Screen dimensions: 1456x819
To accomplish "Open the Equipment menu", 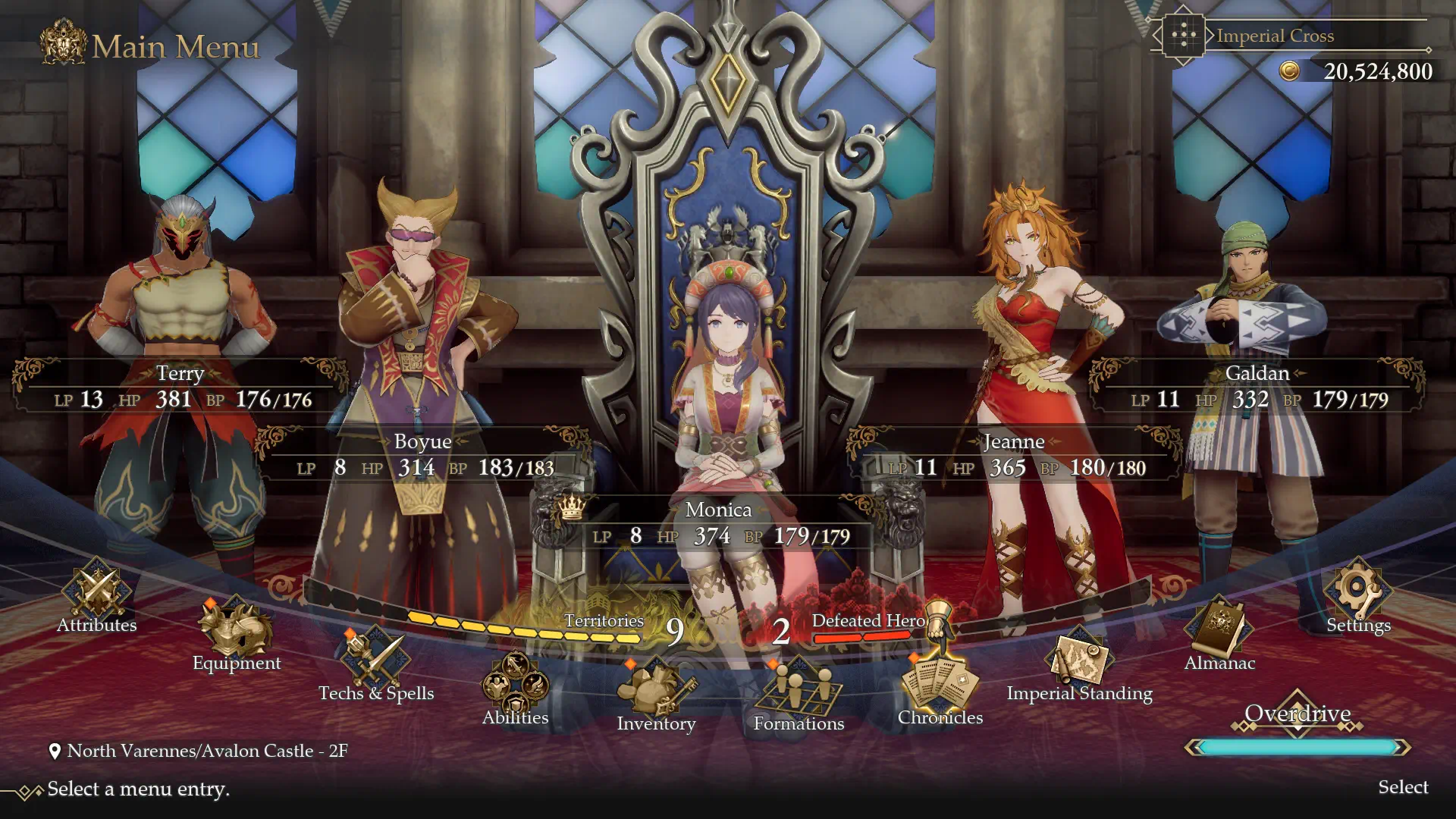I will tap(236, 633).
